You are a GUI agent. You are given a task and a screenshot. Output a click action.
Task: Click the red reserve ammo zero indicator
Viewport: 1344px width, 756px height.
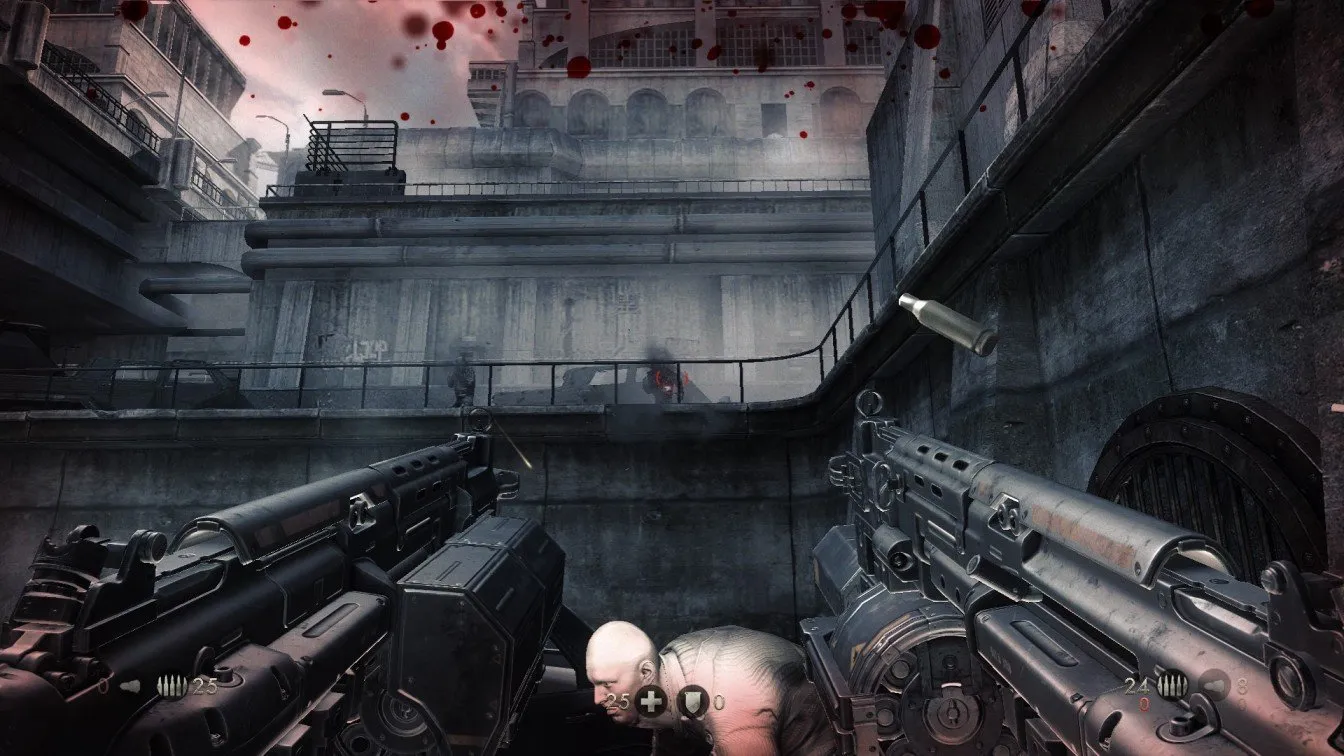click(x=1142, y=702)
